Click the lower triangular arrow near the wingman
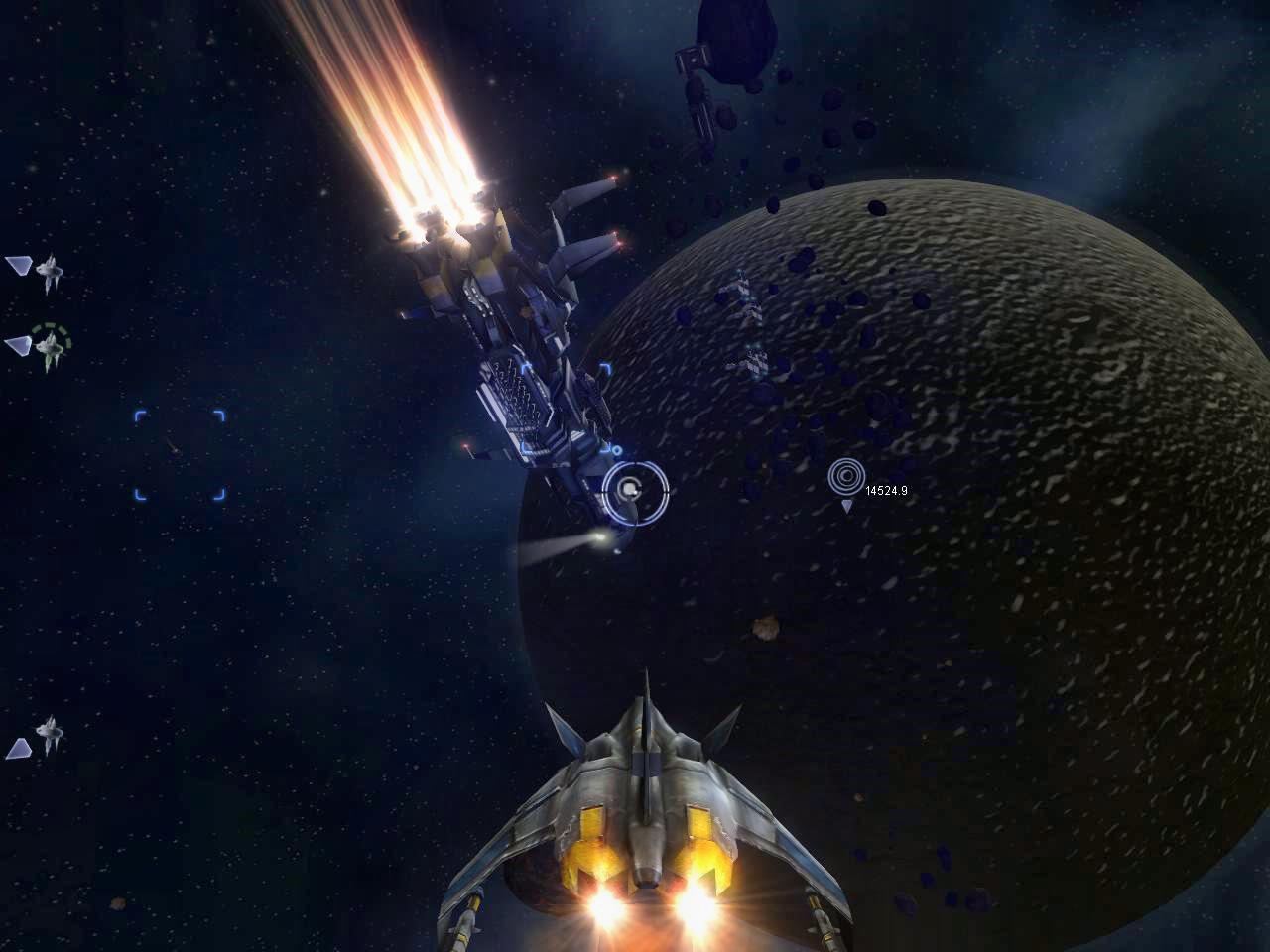Viewport: 1270px width, 952px height. (x=19, y=748)
